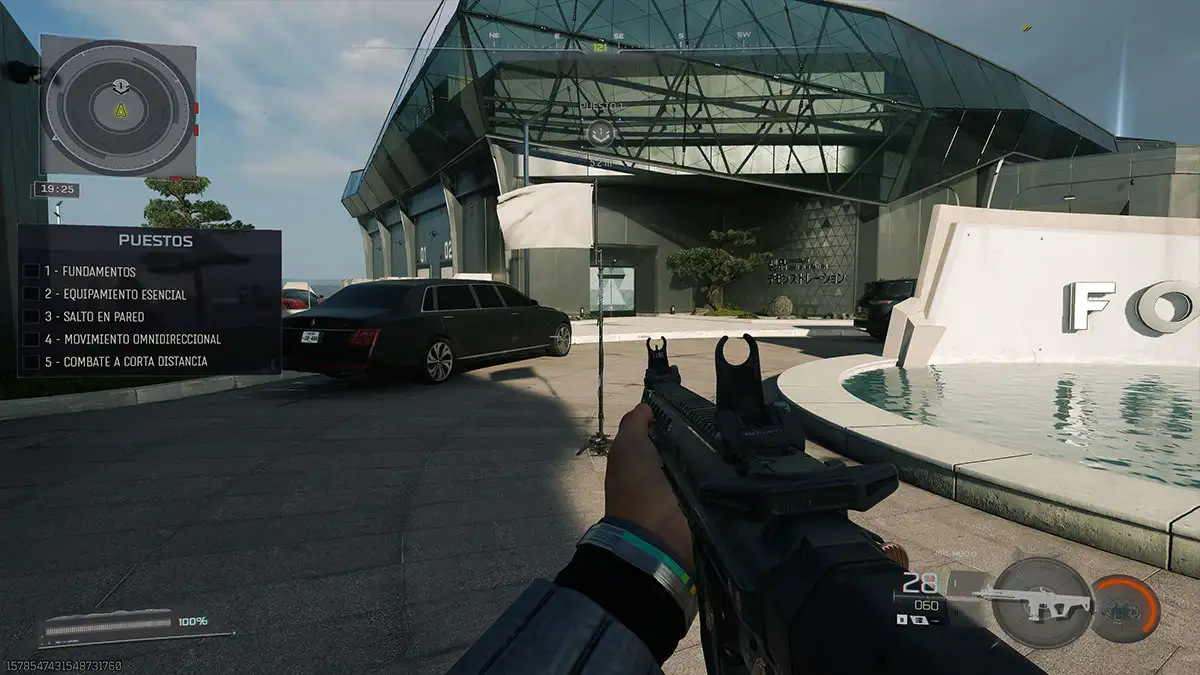The width and height of the screenshot is (1200, 675).
Task: Click the Puesto 1 objective waypoint marker
Action: (x=600, y=134)
